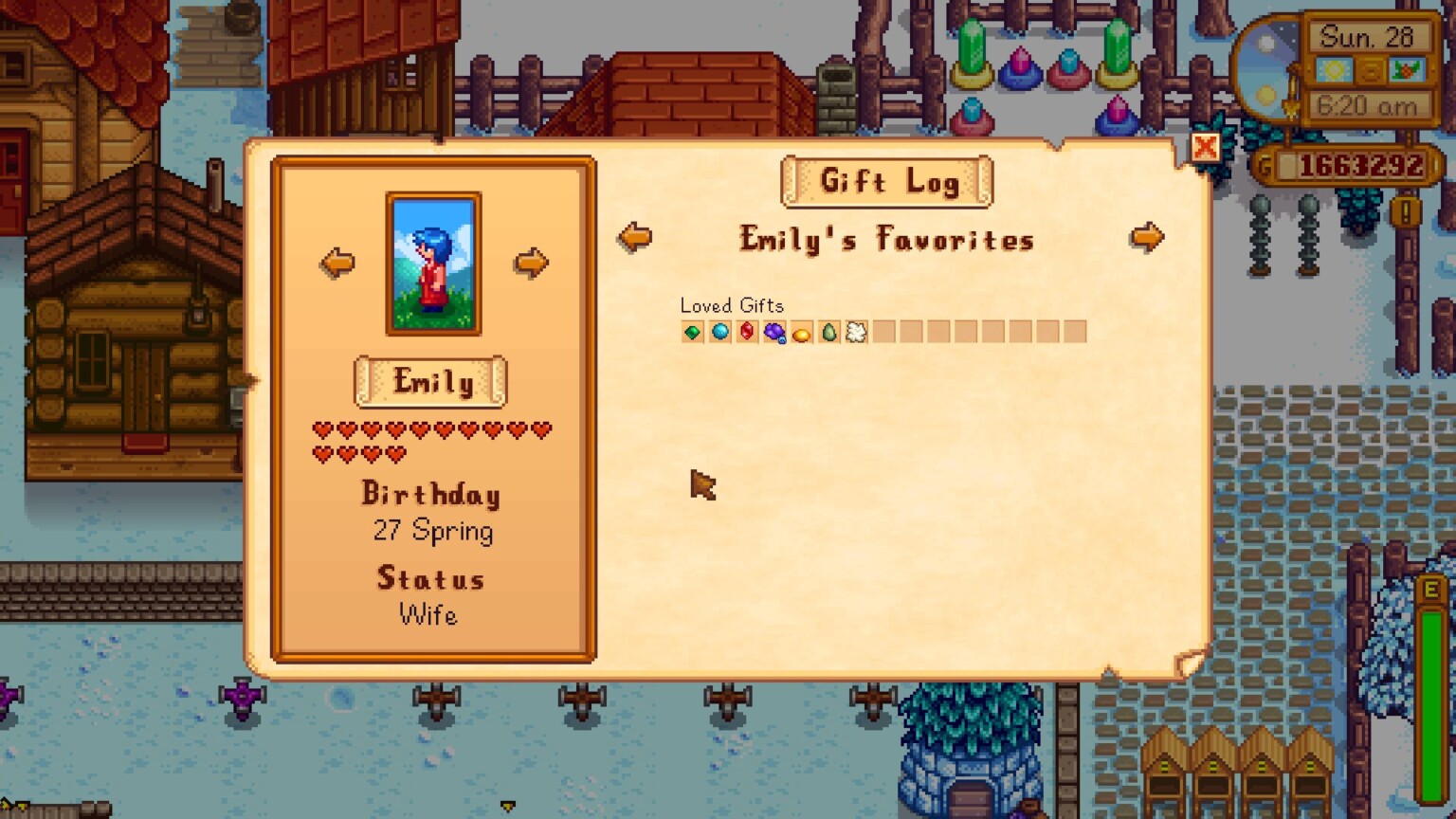Select the Gift Log header banner

pos(887,182)
